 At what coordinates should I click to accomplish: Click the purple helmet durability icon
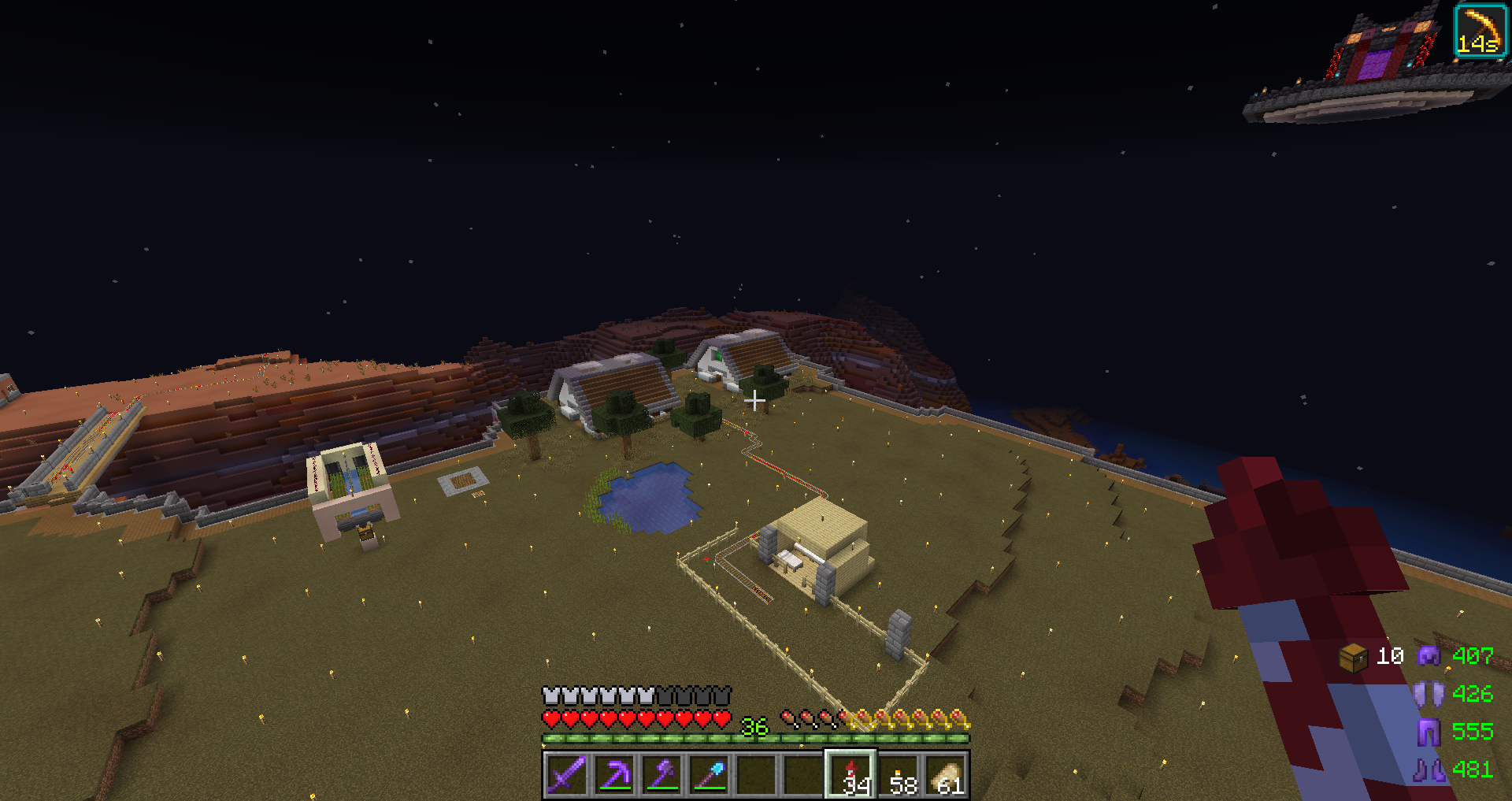1429,655
